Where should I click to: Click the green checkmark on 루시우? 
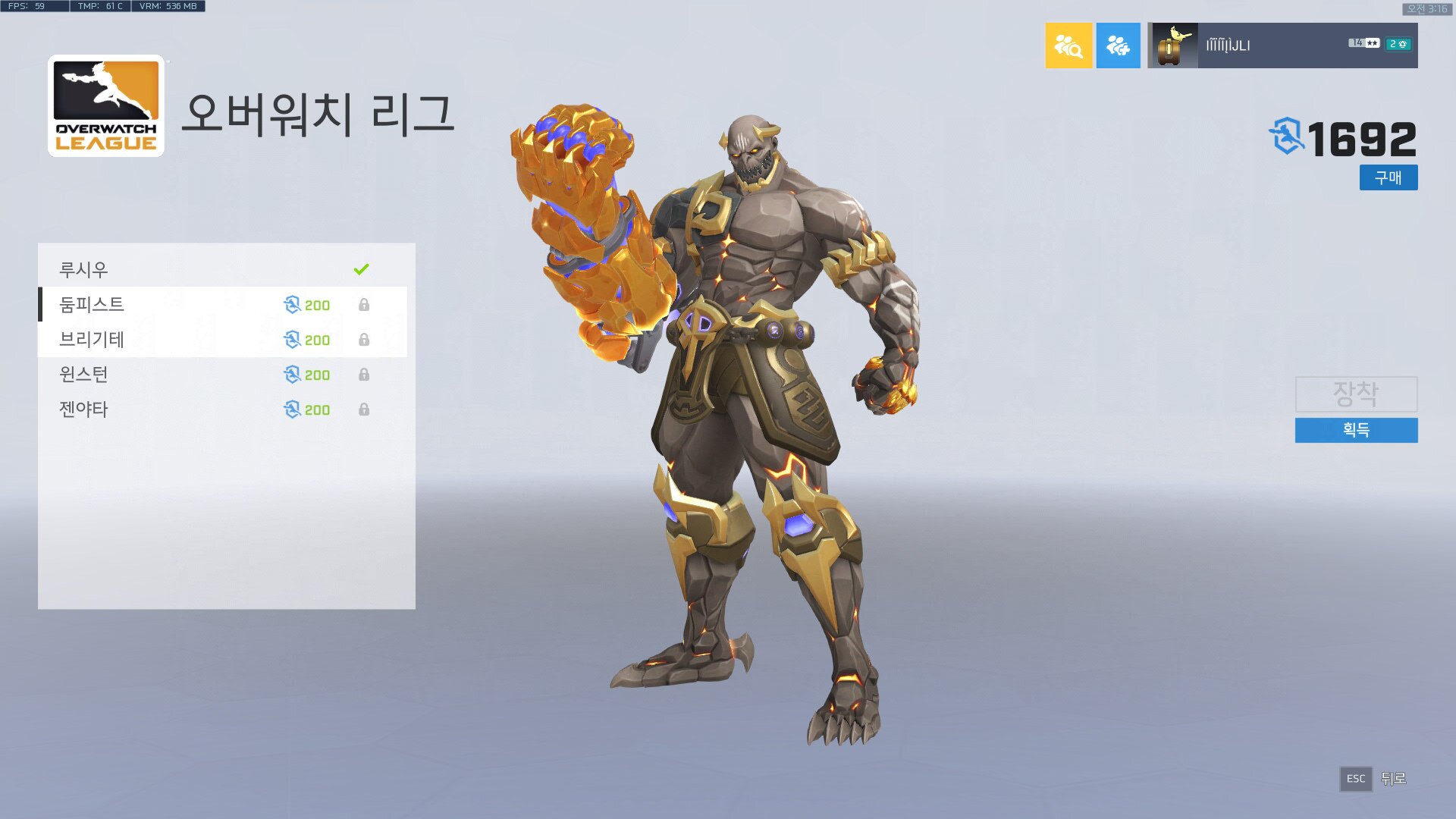pos(362,268)
